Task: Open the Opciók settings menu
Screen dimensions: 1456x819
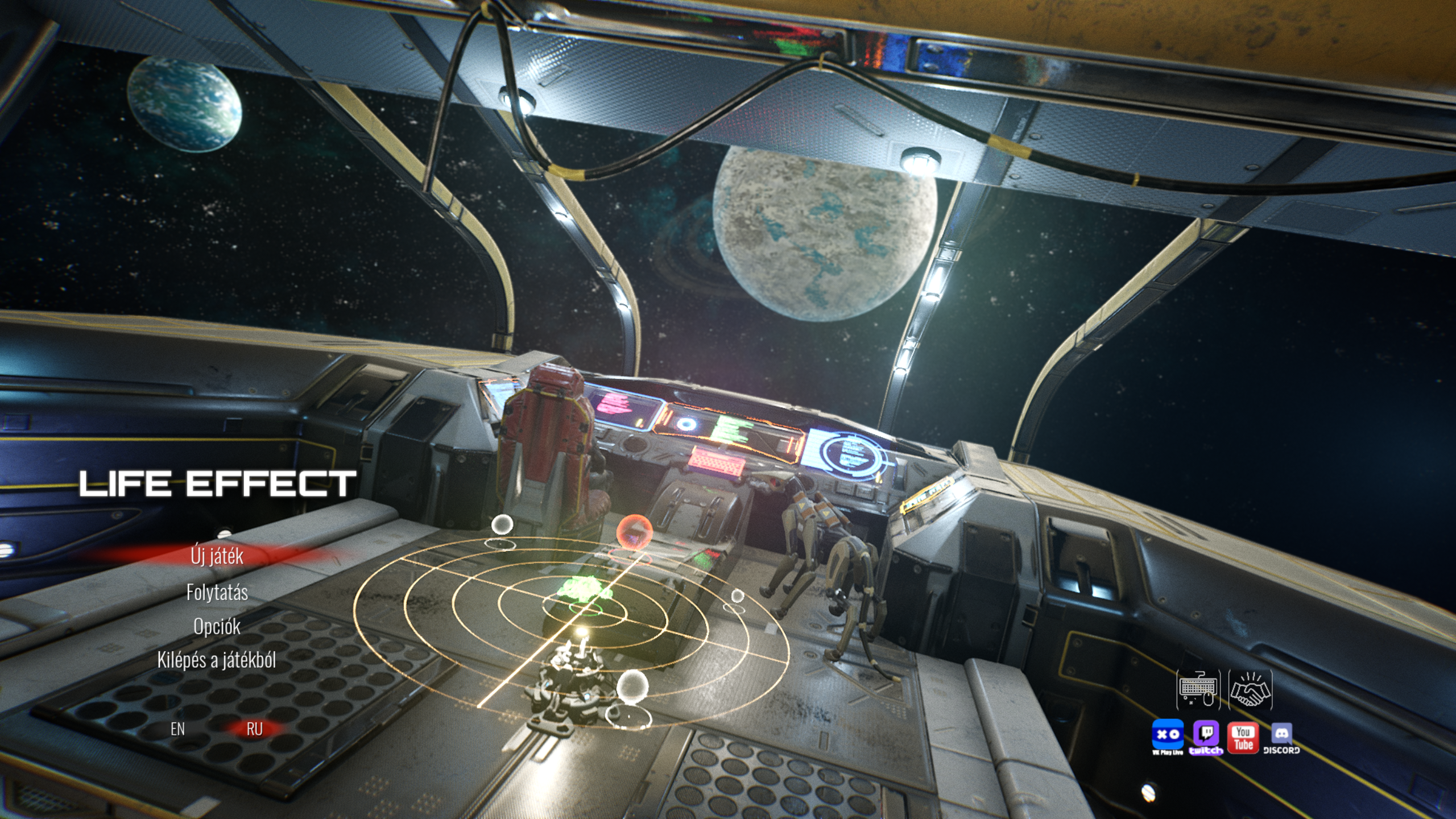Action: 217,627
